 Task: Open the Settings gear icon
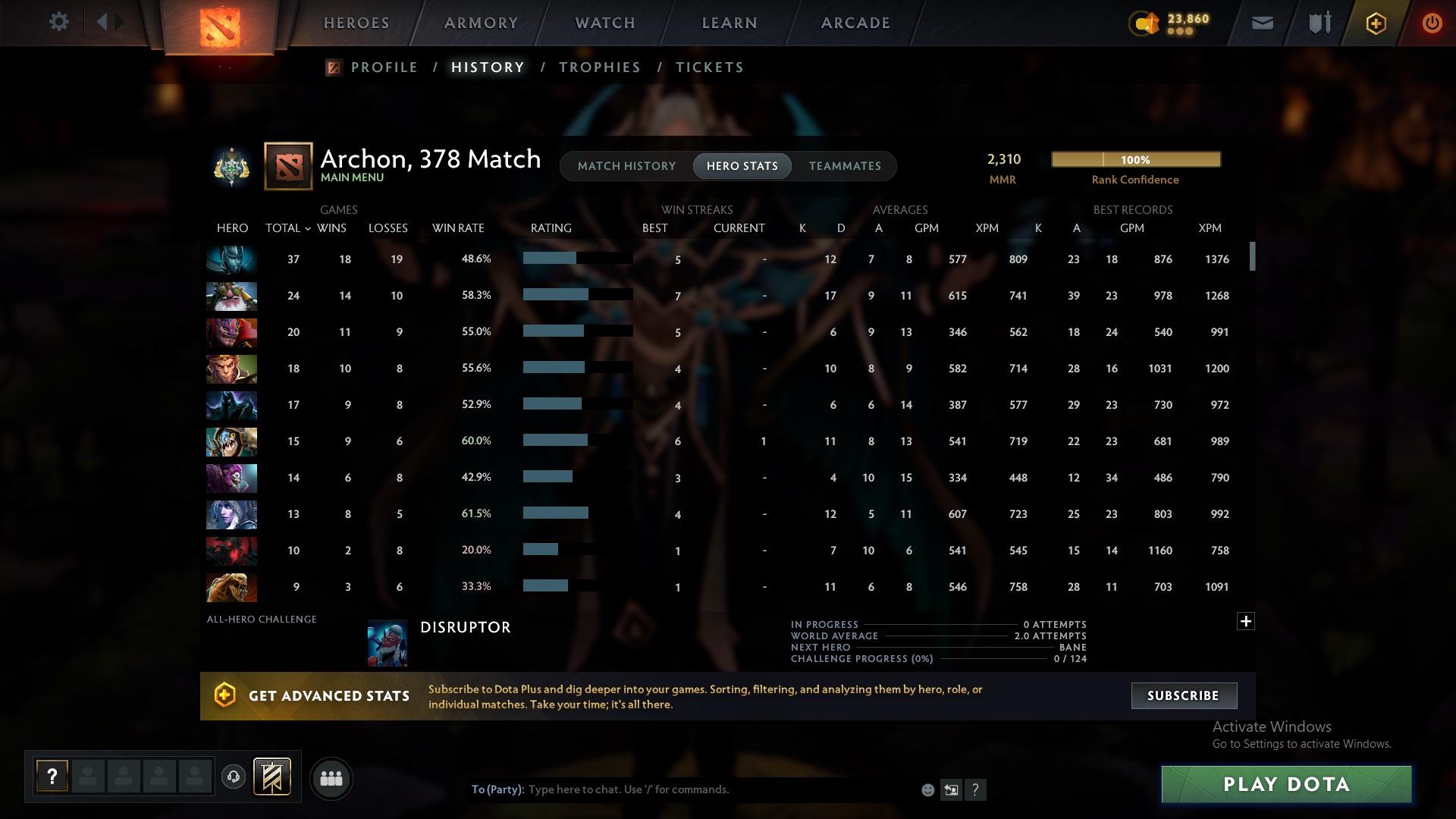pyautogui.click(x=58, y=22)
